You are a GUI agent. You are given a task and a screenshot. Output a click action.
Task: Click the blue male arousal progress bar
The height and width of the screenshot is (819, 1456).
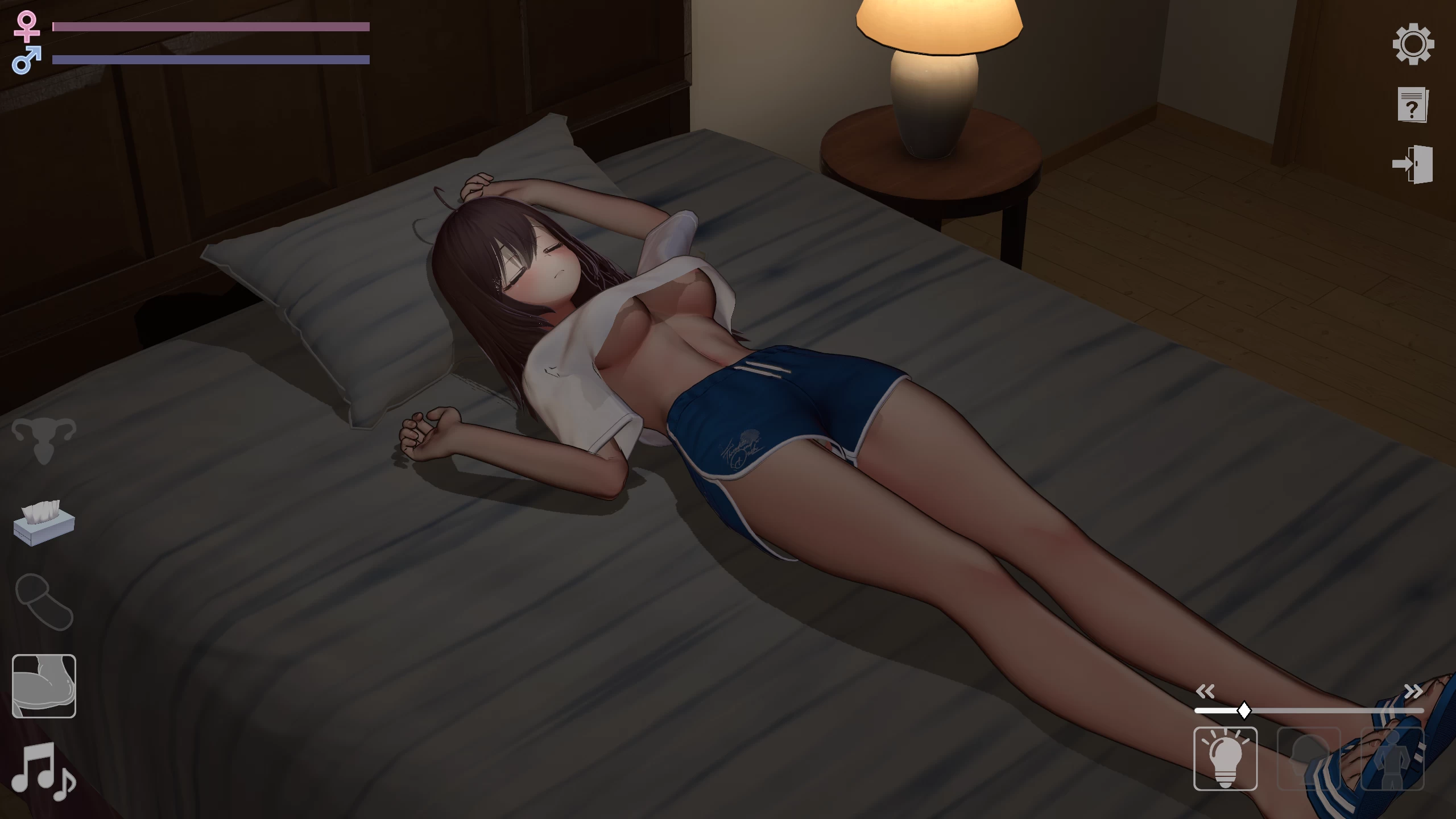210,59
